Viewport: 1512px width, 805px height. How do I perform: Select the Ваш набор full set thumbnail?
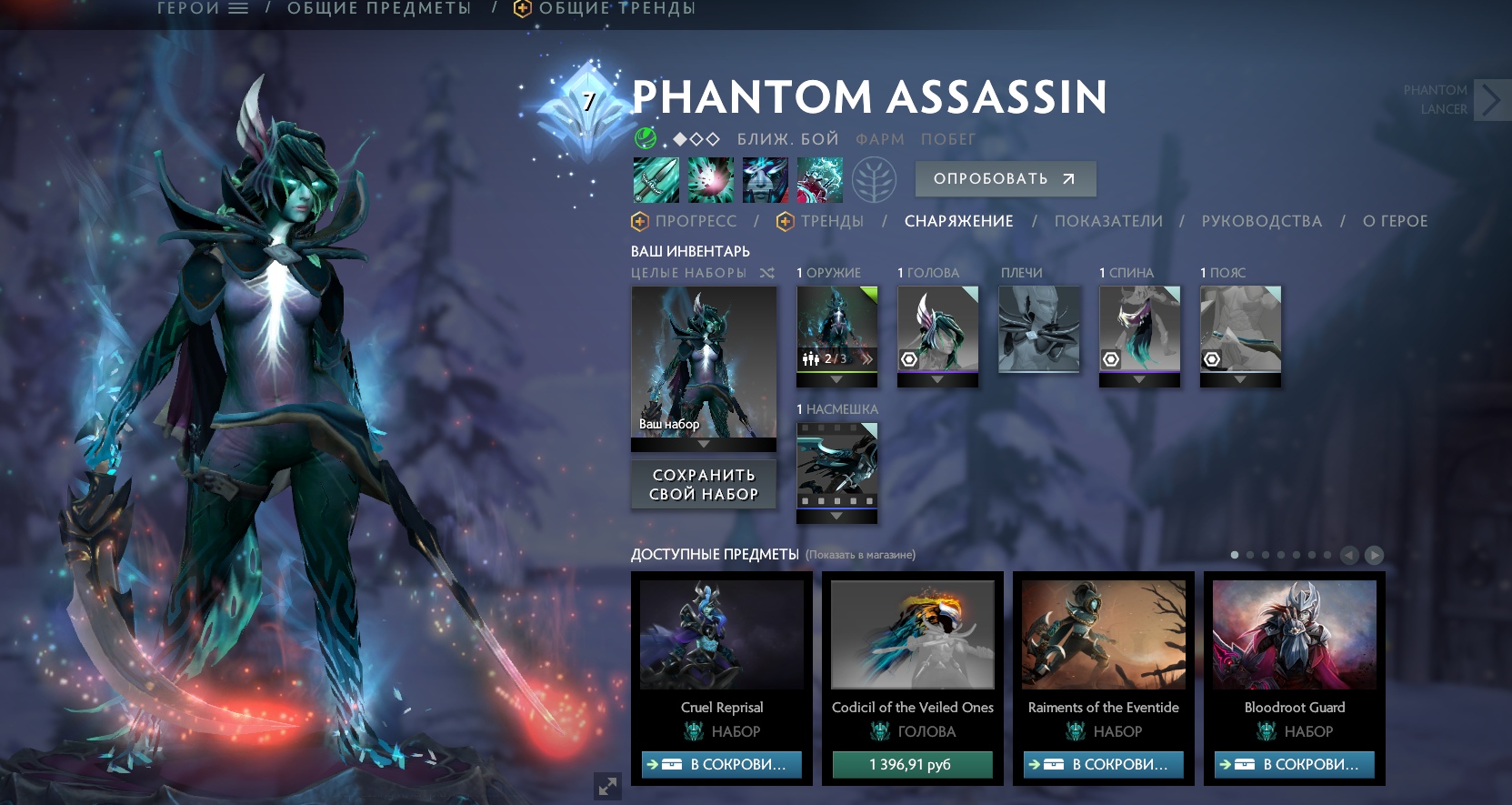[x=704, y=362]
